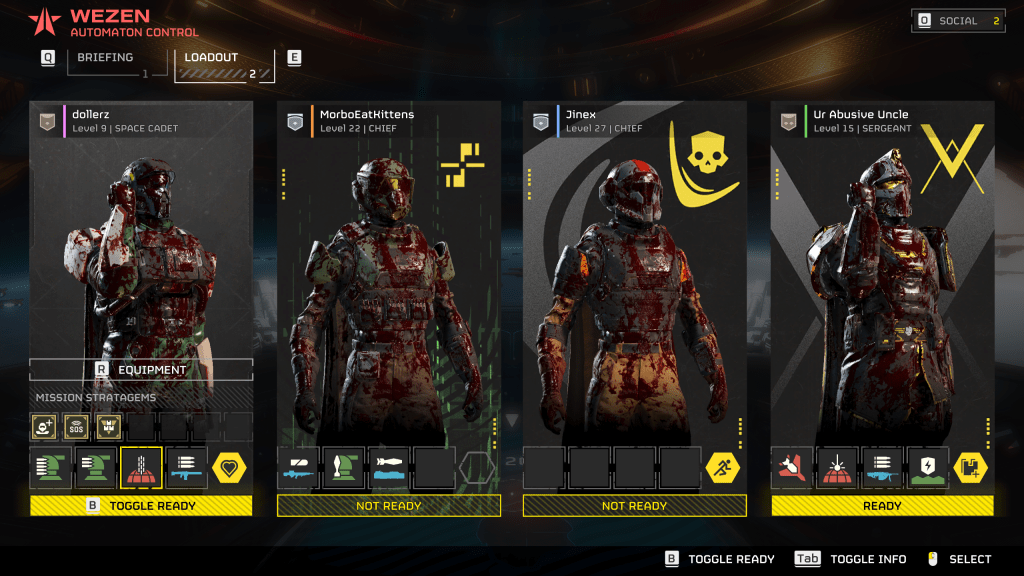The height and width of the screenshot is (576, 1024).
Task: Click MorboEatKittens' Not Ready status bar
Action: pos(388,506)
